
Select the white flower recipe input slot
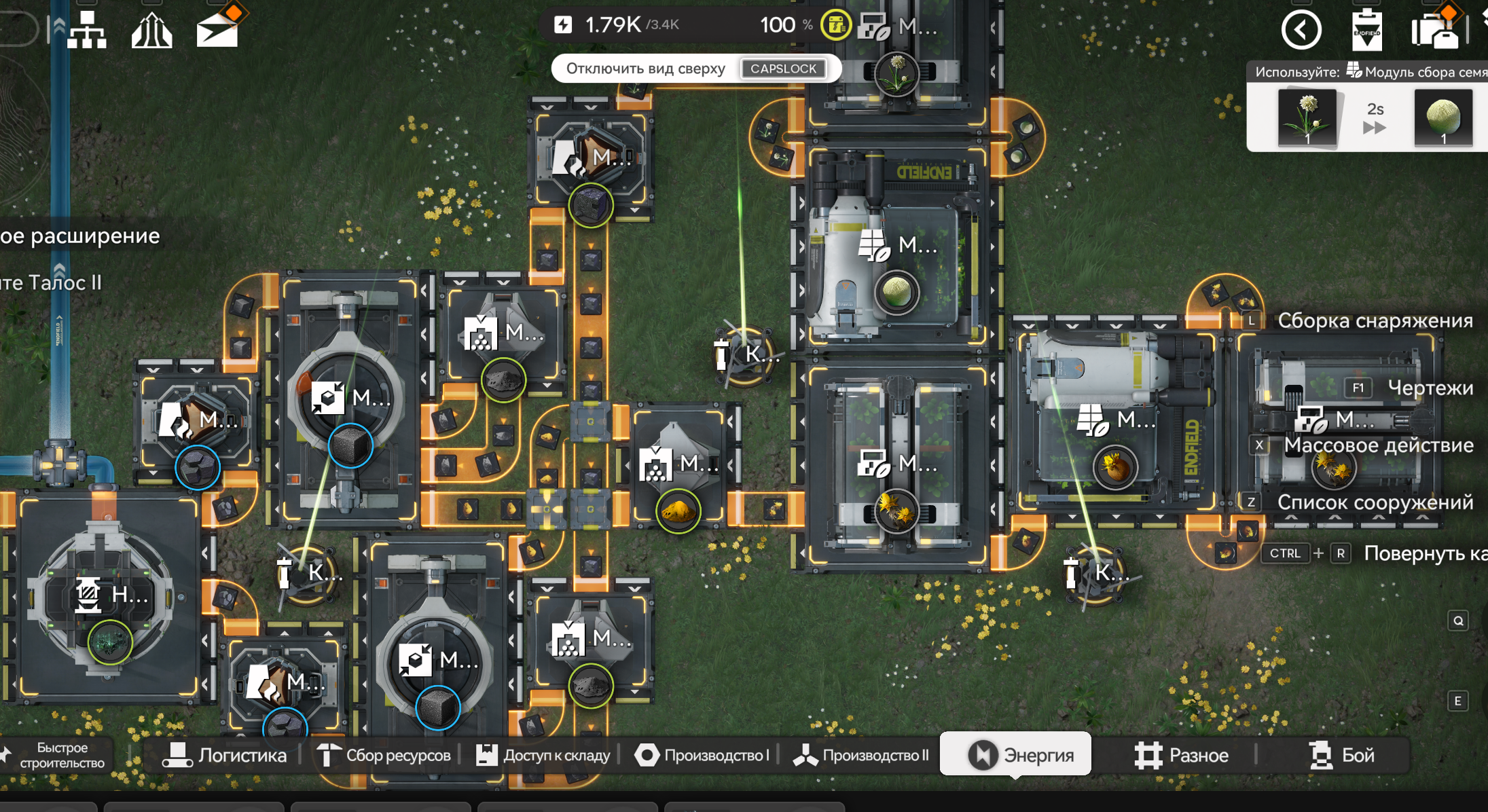click(1307, 118)
